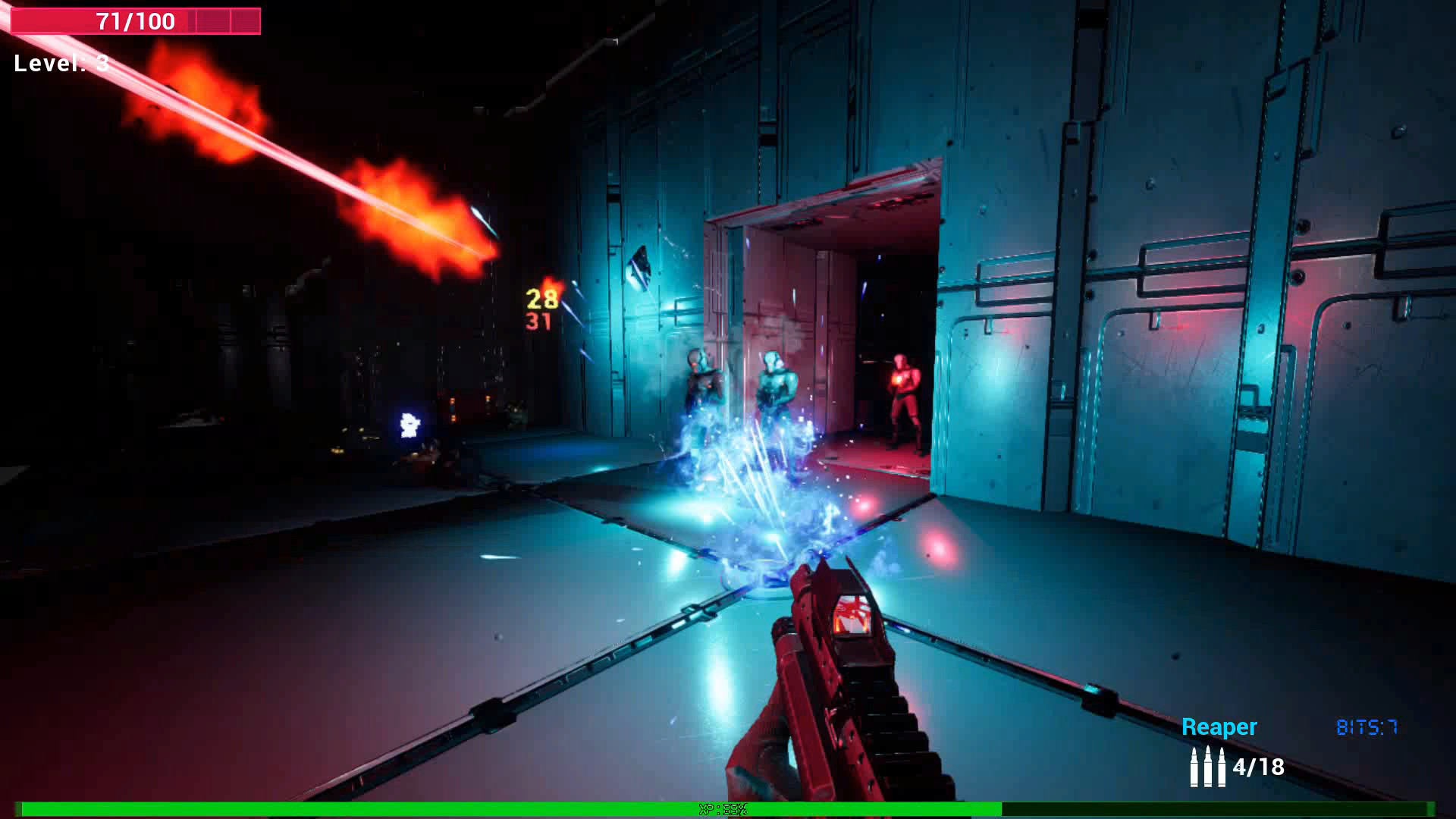
Task: Open the BITS:7 currency counter
Action: (1367, 726)
